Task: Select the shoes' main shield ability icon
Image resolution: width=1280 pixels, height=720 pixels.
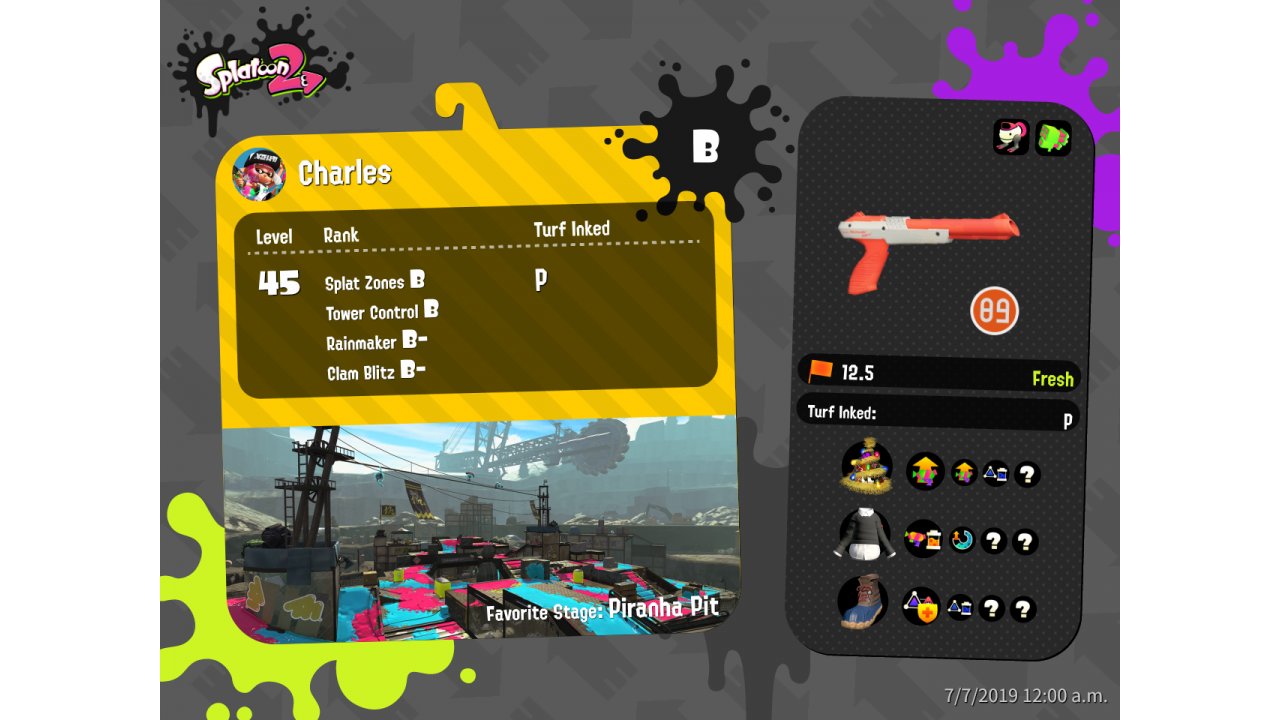Action: (921, 606)
